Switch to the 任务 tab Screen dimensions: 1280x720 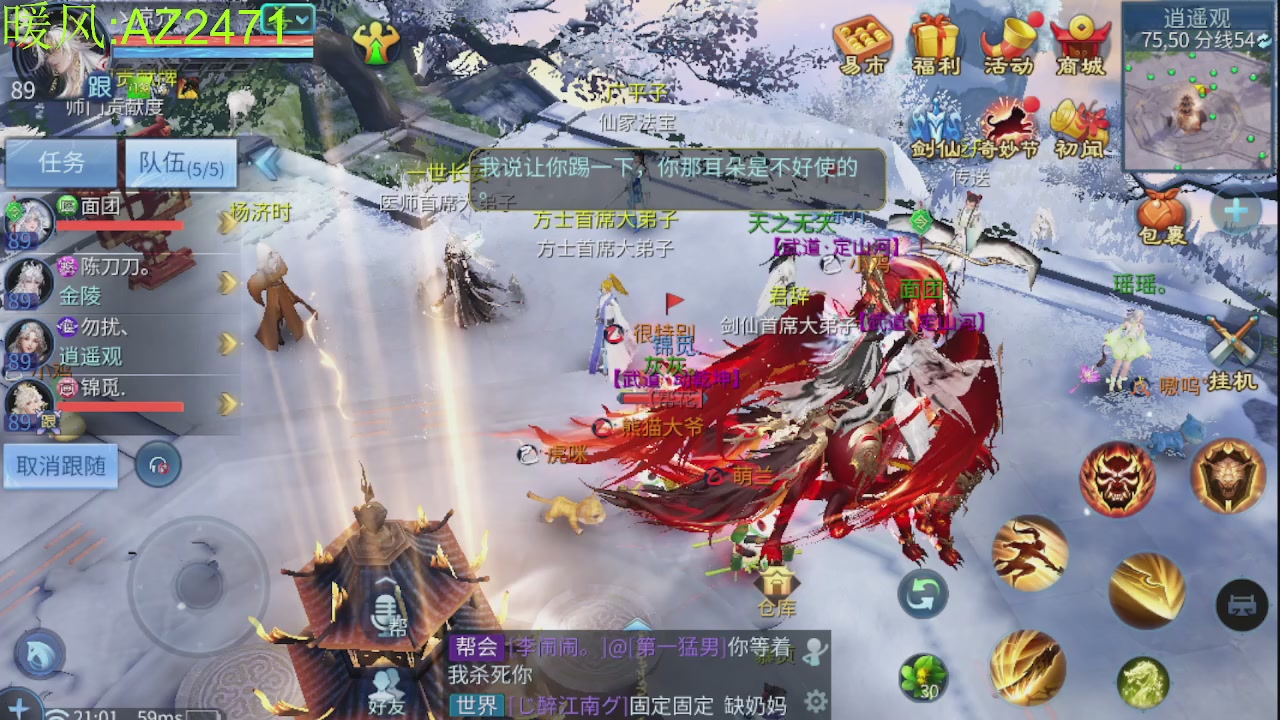pyautogui.click(x=60, y=163)
